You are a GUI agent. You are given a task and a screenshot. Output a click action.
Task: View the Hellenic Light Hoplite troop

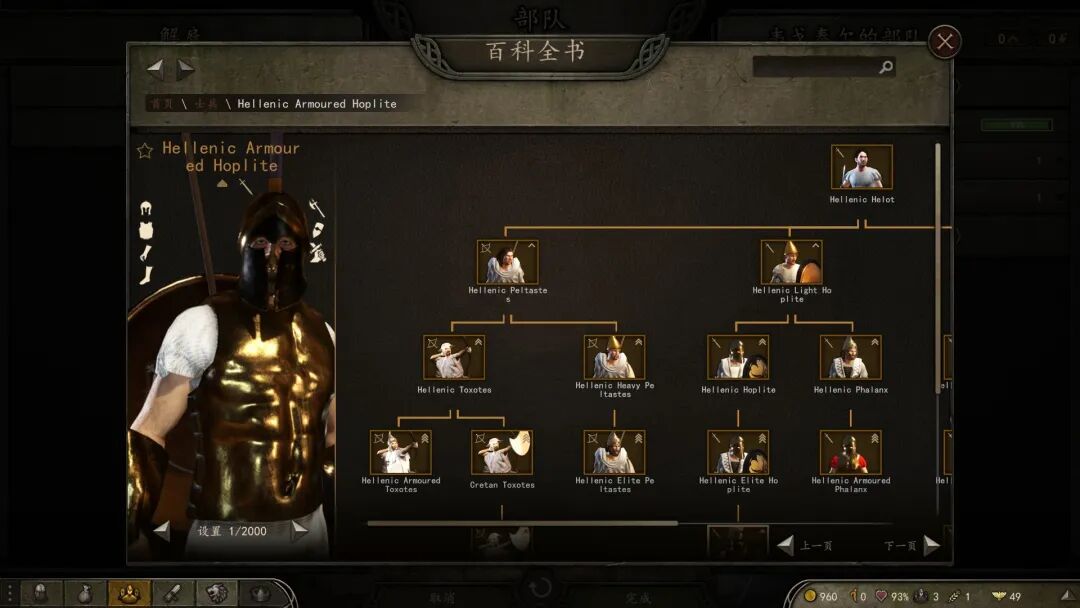coord(791,262)
